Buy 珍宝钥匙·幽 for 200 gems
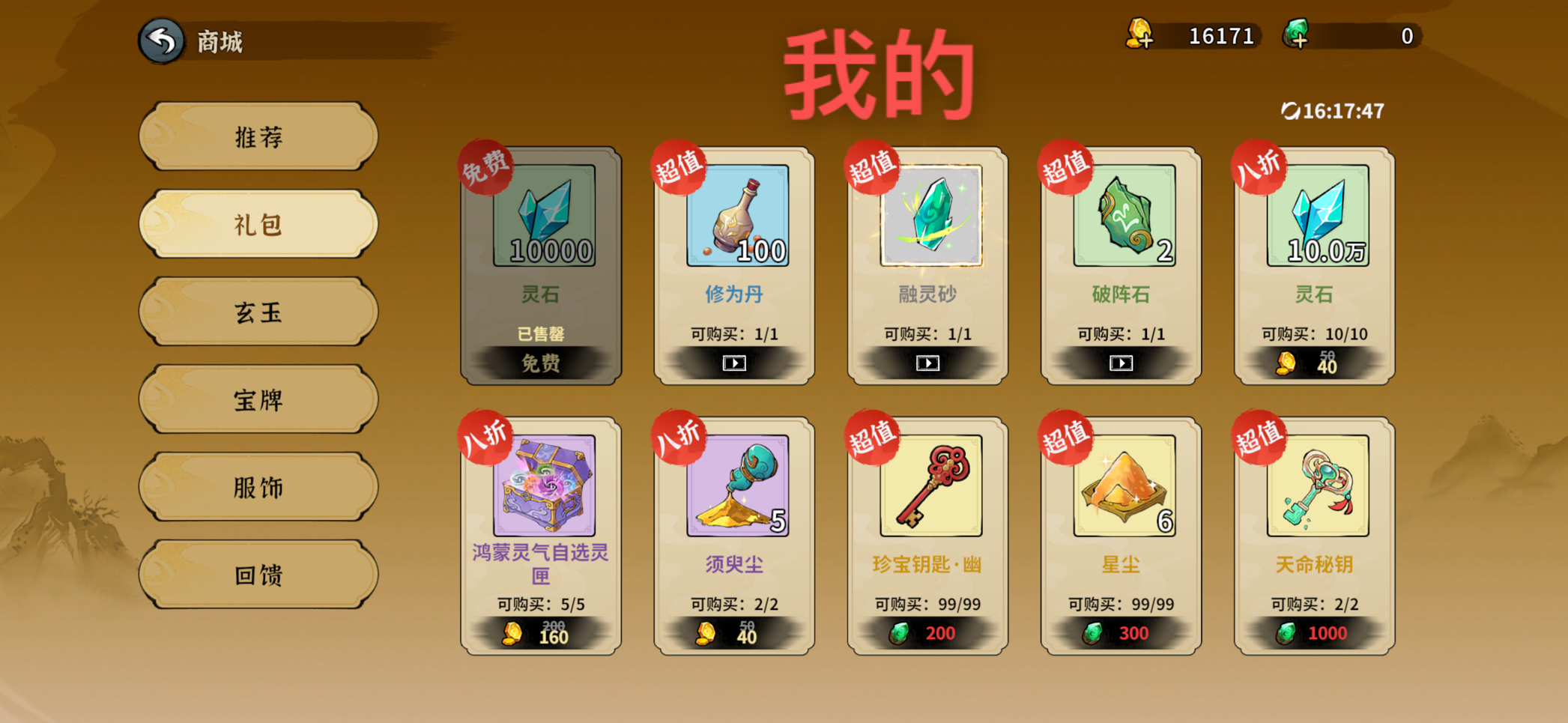 tap(927, 633)
